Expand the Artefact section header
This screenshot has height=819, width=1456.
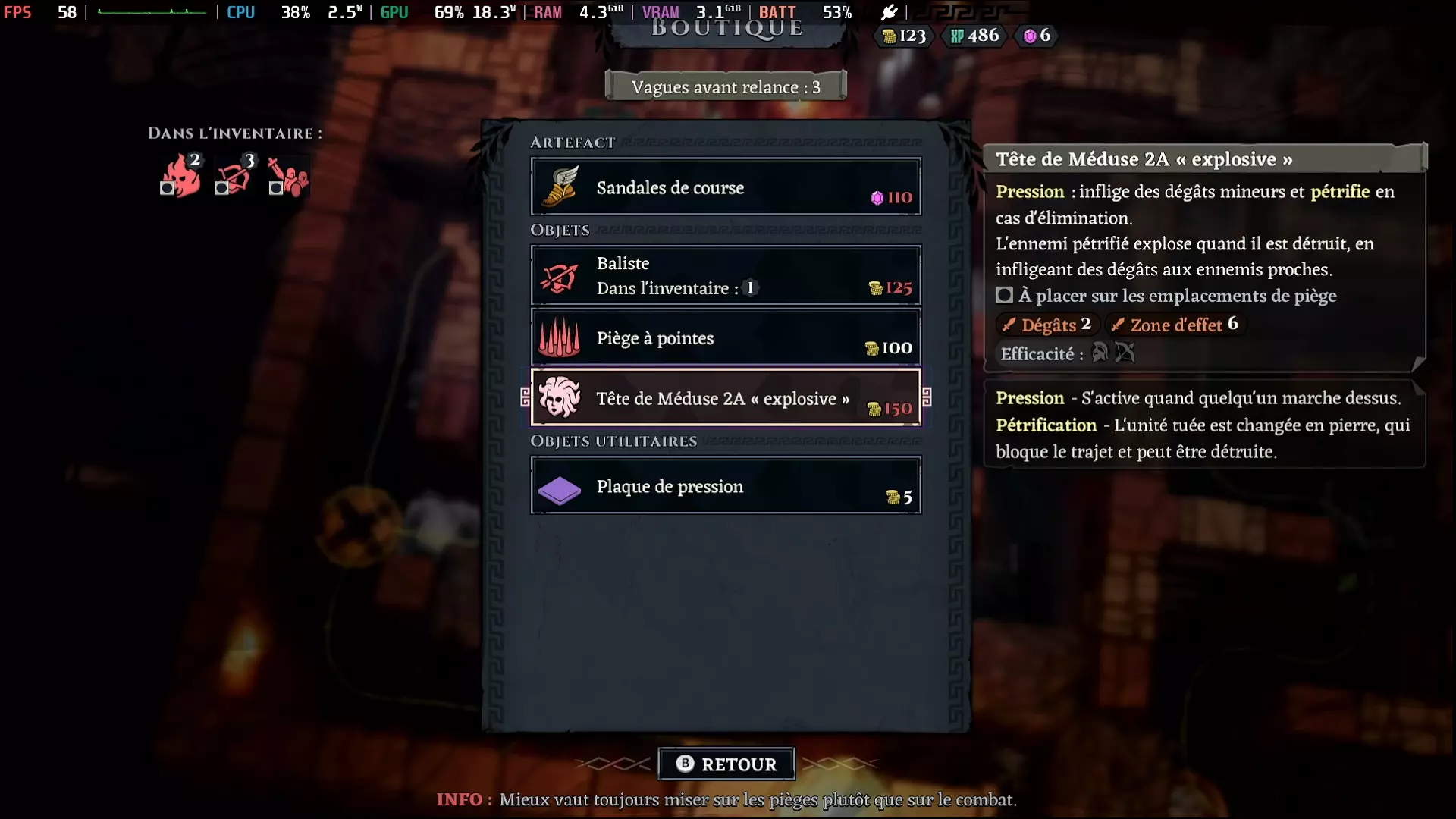(573, 141)
